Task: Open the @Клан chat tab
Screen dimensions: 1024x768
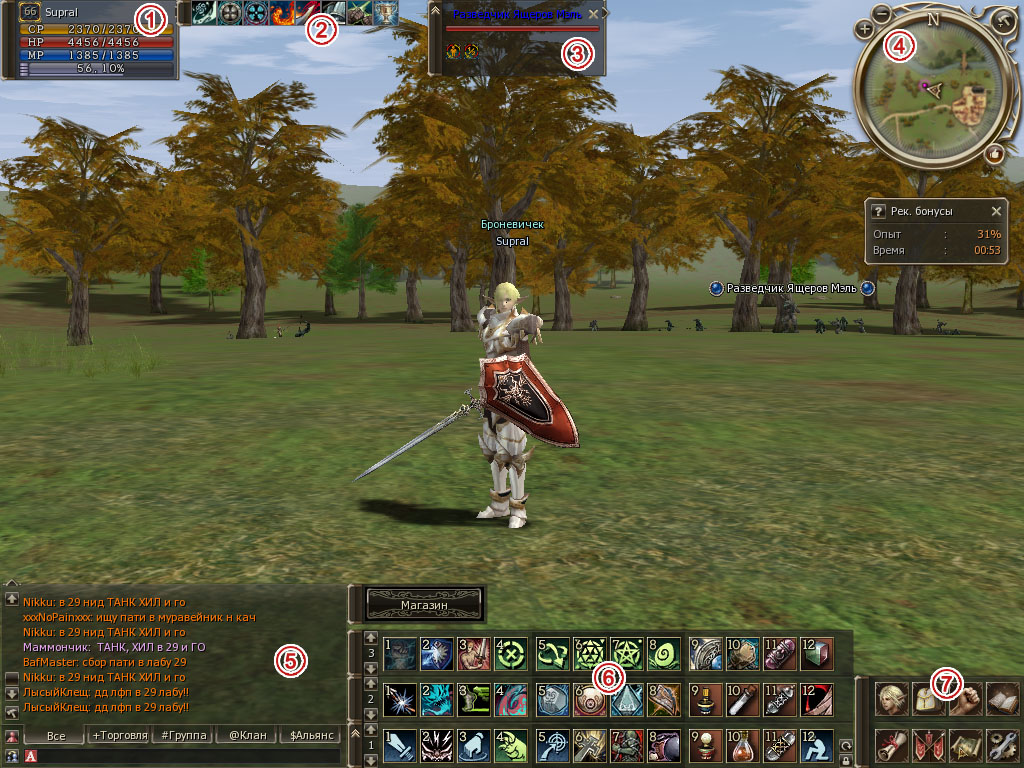Action: [246, 735]
